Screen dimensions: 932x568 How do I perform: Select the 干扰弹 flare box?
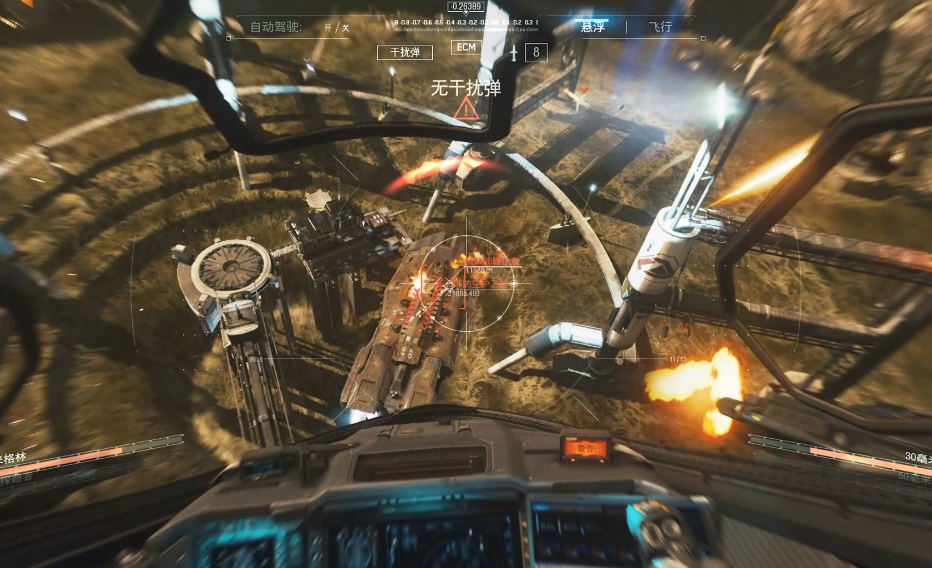(405, 52)
